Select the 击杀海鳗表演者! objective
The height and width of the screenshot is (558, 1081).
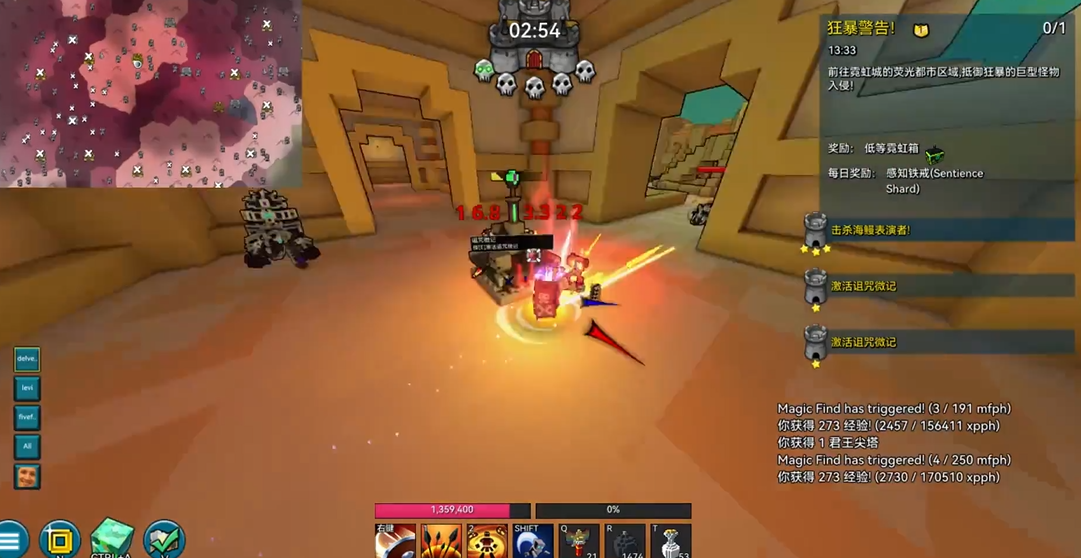[x=870, y=230]
